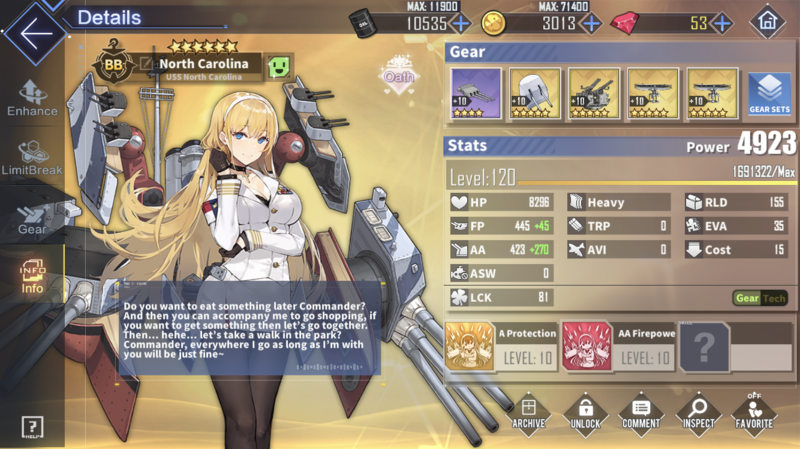Toggle Favorite for North Carolina
Screen dimensions: 800x449
pyautogui.click(x=754, y=412)
